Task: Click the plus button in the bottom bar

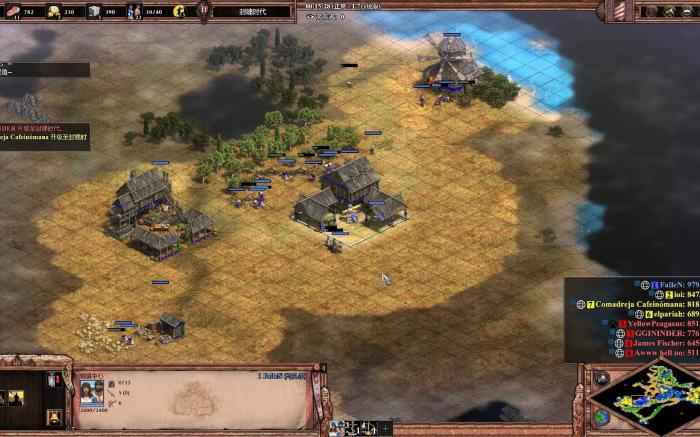Action: (386, 428)
